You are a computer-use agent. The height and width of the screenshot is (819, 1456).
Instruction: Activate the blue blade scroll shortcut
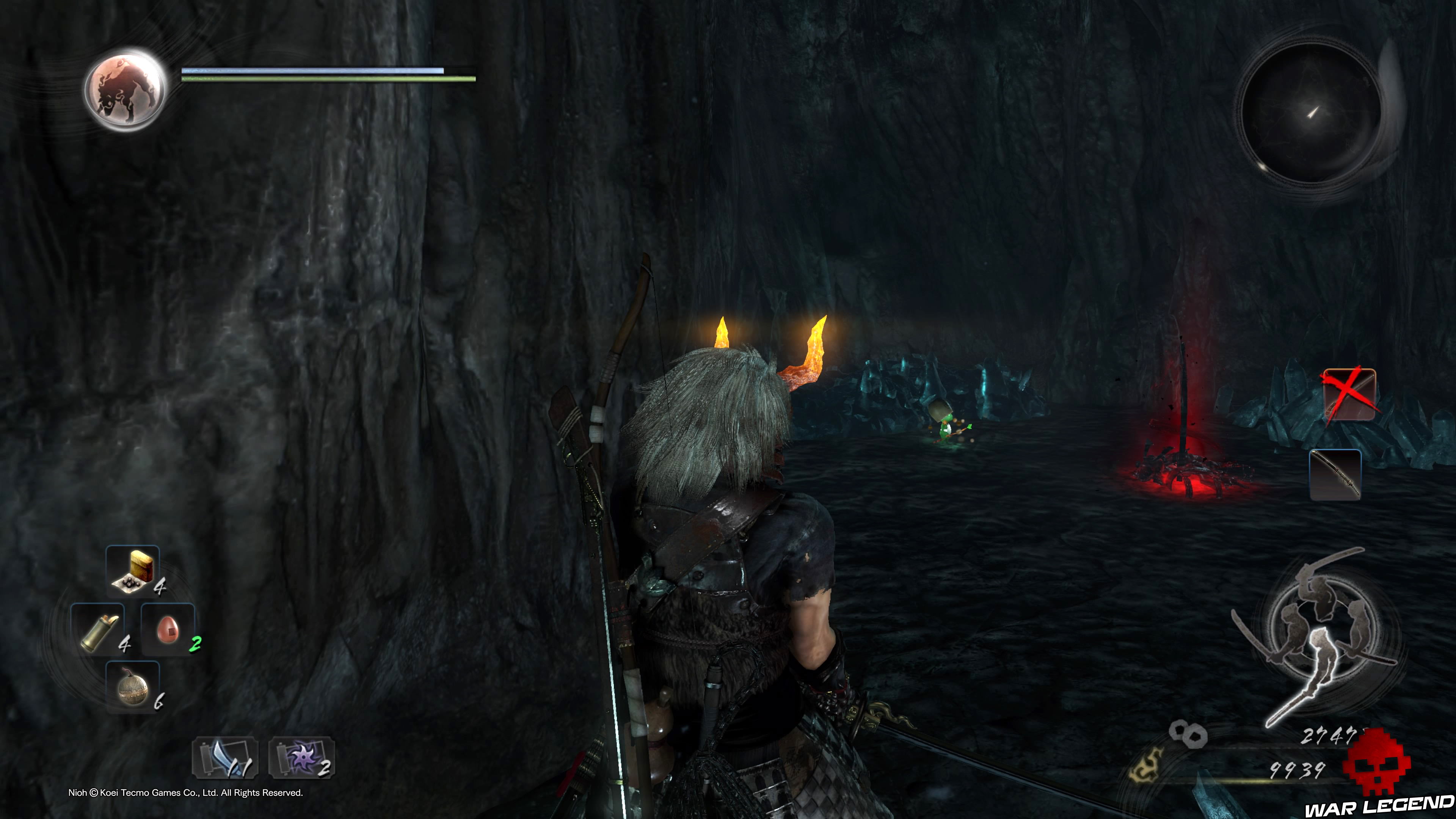point(226,758)
